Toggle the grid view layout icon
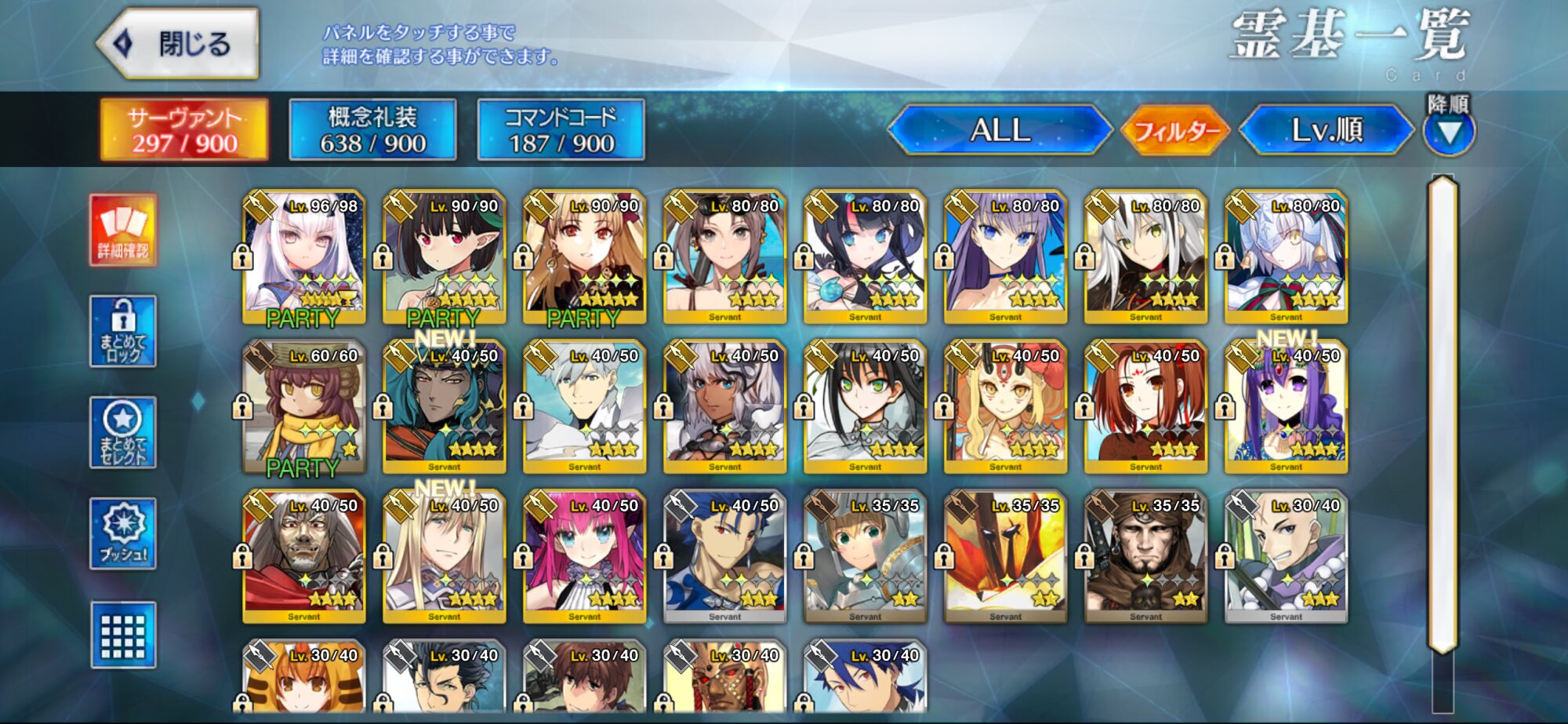The width and height of the screenshot is (1568, 724). coord(123,635)
